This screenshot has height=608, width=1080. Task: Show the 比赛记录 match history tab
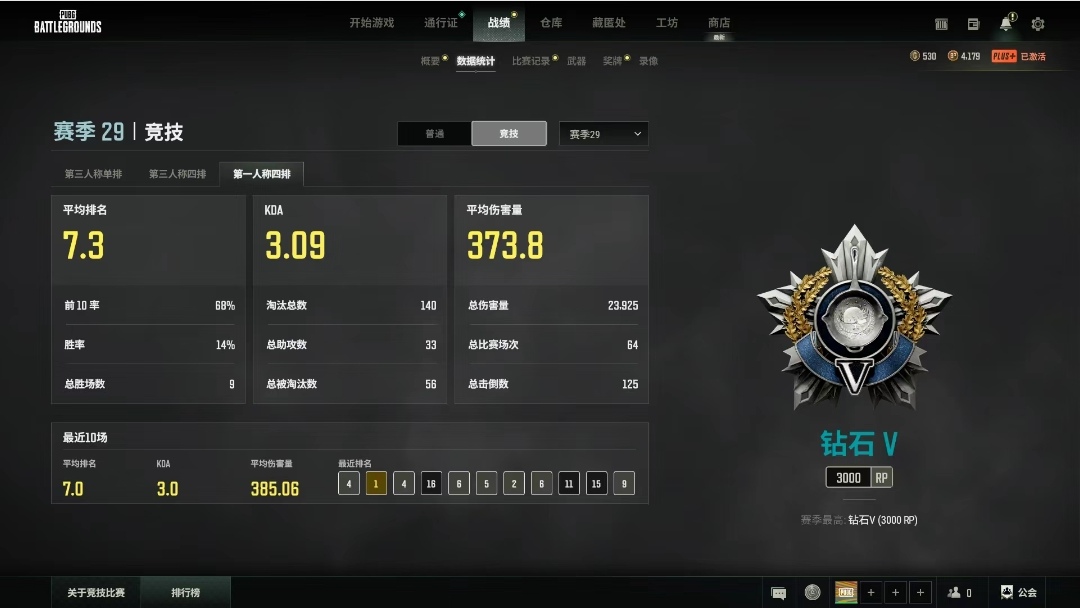click(x=531, y=61)
